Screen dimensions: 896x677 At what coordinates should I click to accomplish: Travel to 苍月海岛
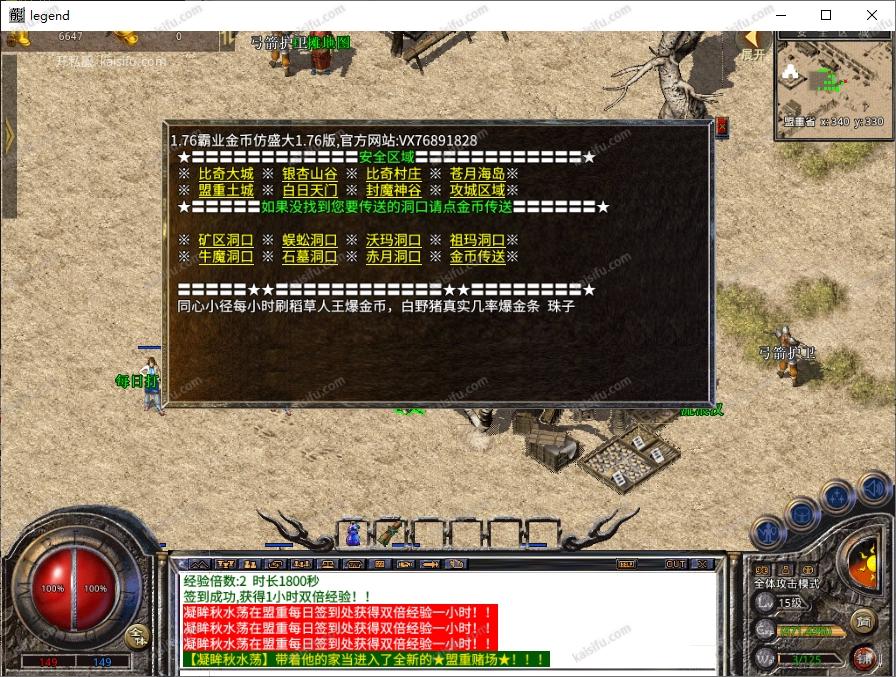click(477, 174)
